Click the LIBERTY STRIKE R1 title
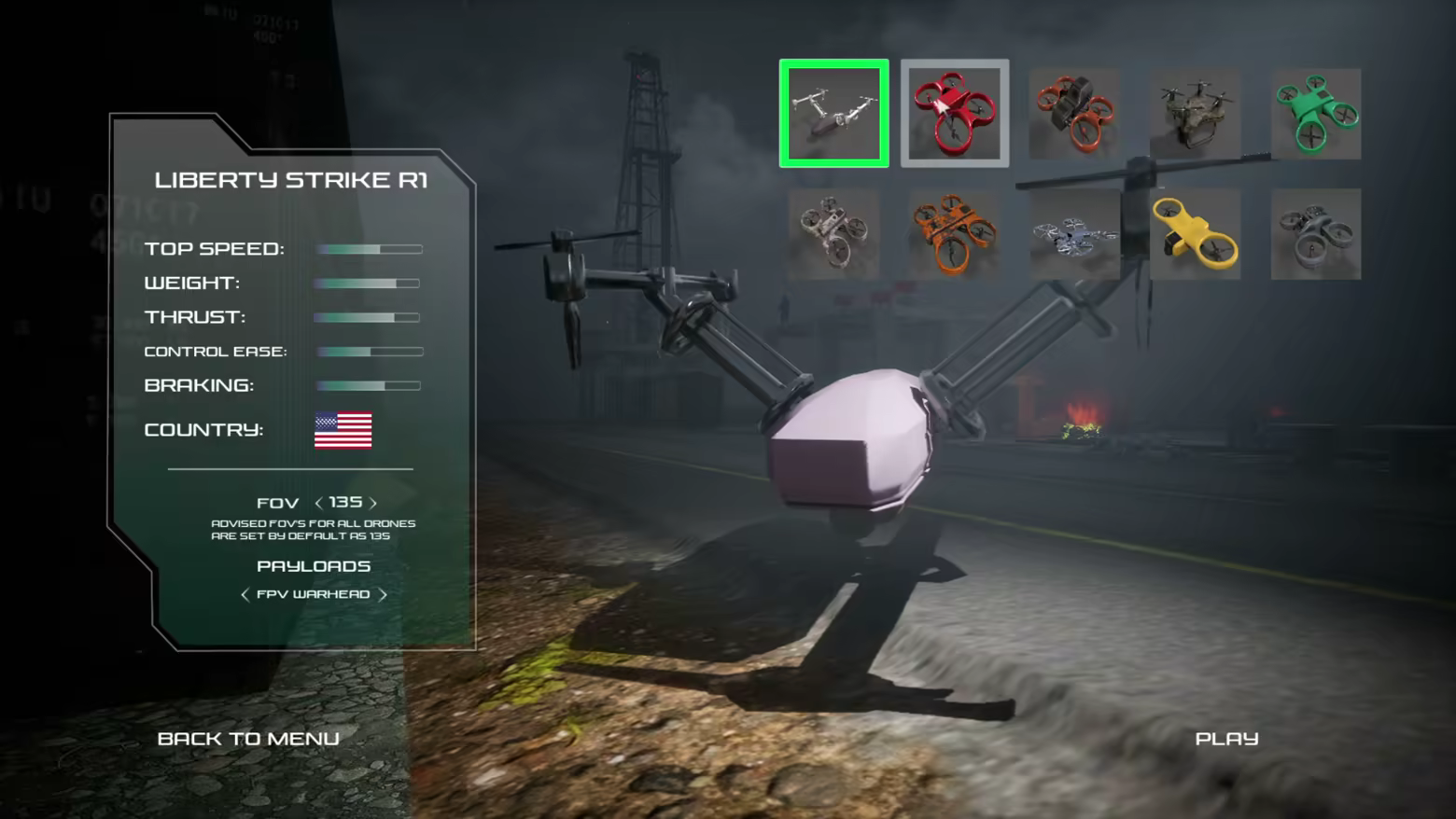This screenshot has width=1456, height=819. (291, 181)
